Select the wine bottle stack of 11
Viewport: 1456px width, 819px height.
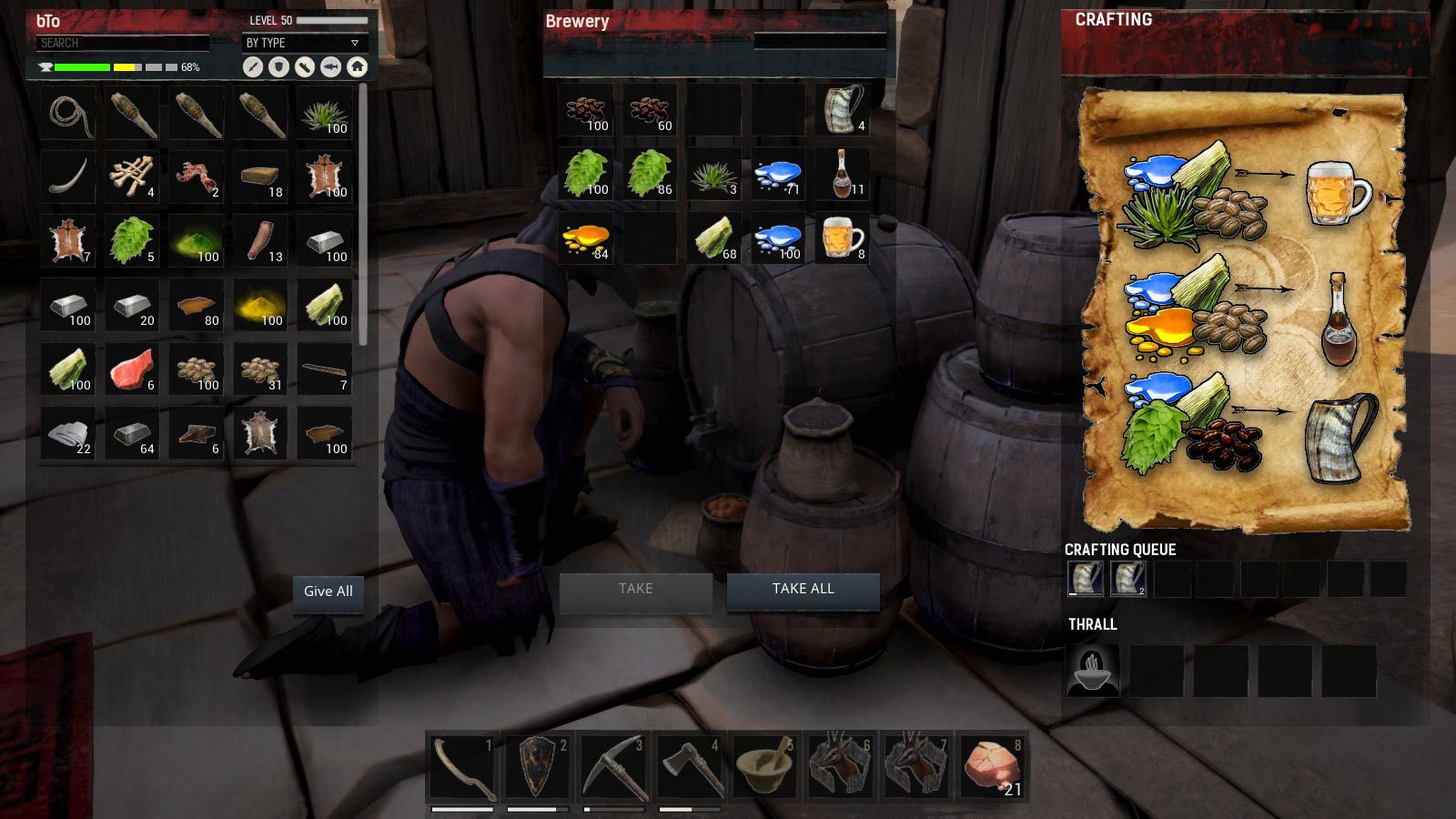point(843,174)
